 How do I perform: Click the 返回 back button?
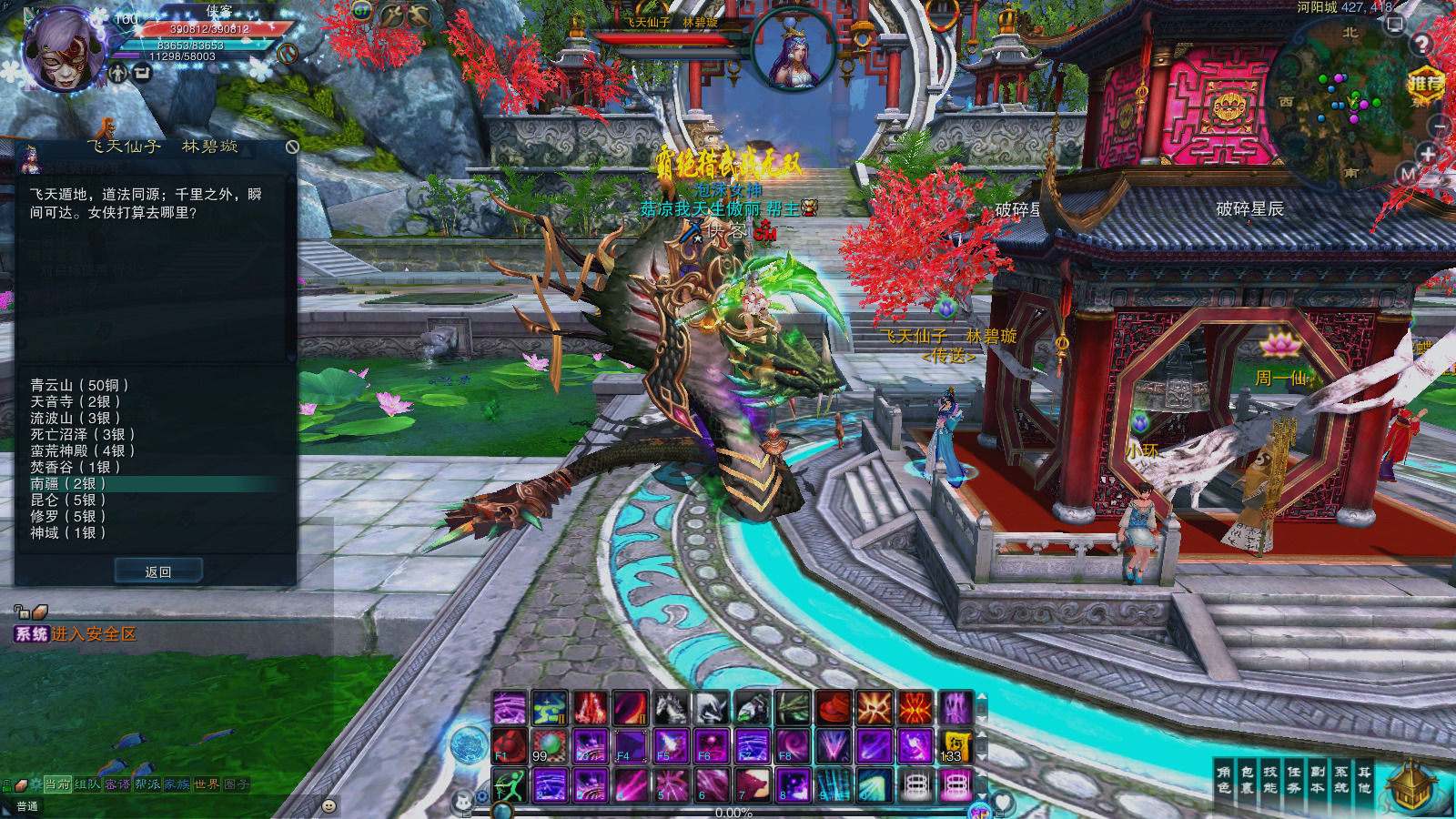[158, 571]
